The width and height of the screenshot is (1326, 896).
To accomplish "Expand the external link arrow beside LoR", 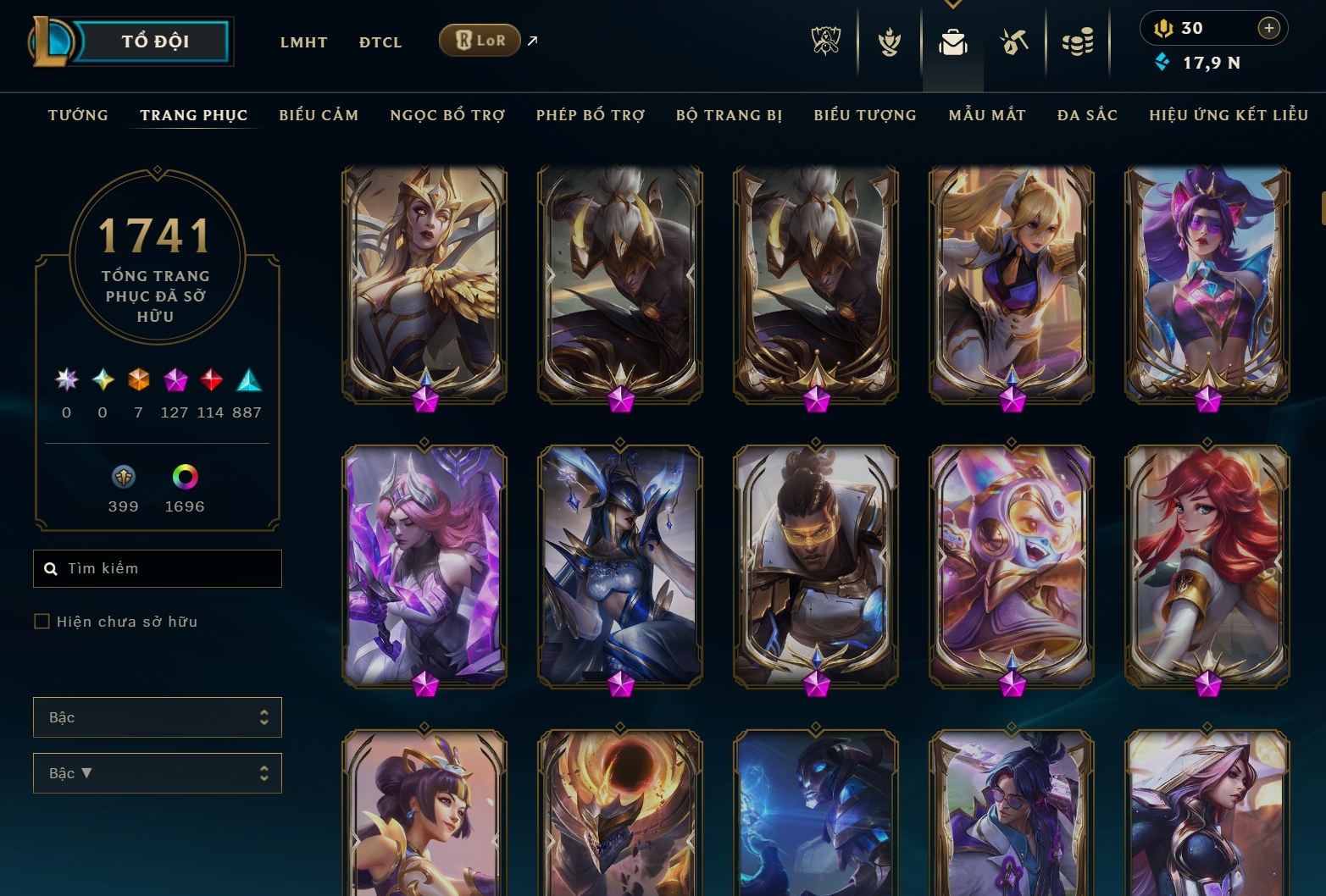I will [532, 40].
